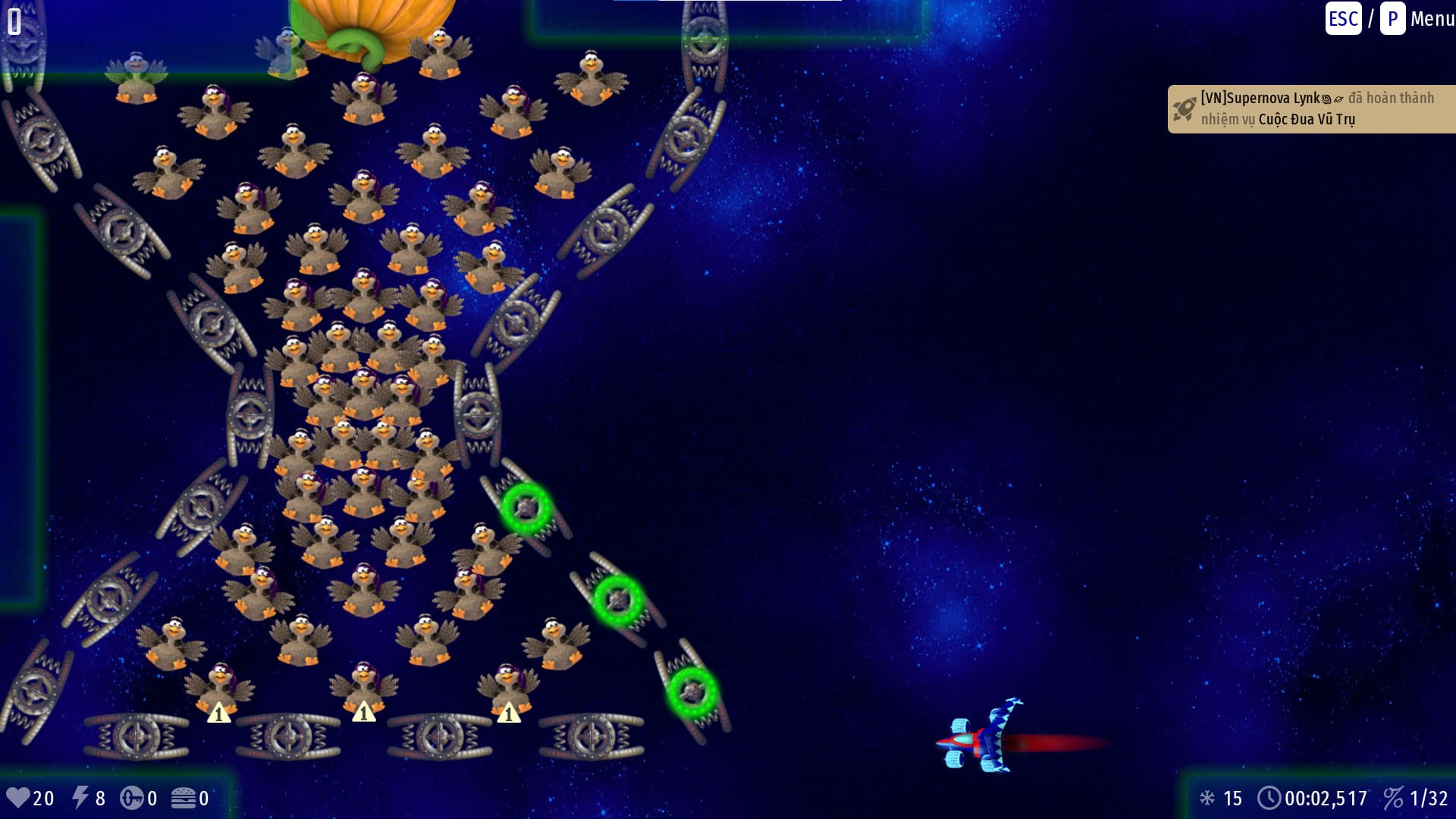Click the achievement notification banner
This screenshot has width=1456, height=819.
pyautogui.click(x=1311, y=108)
